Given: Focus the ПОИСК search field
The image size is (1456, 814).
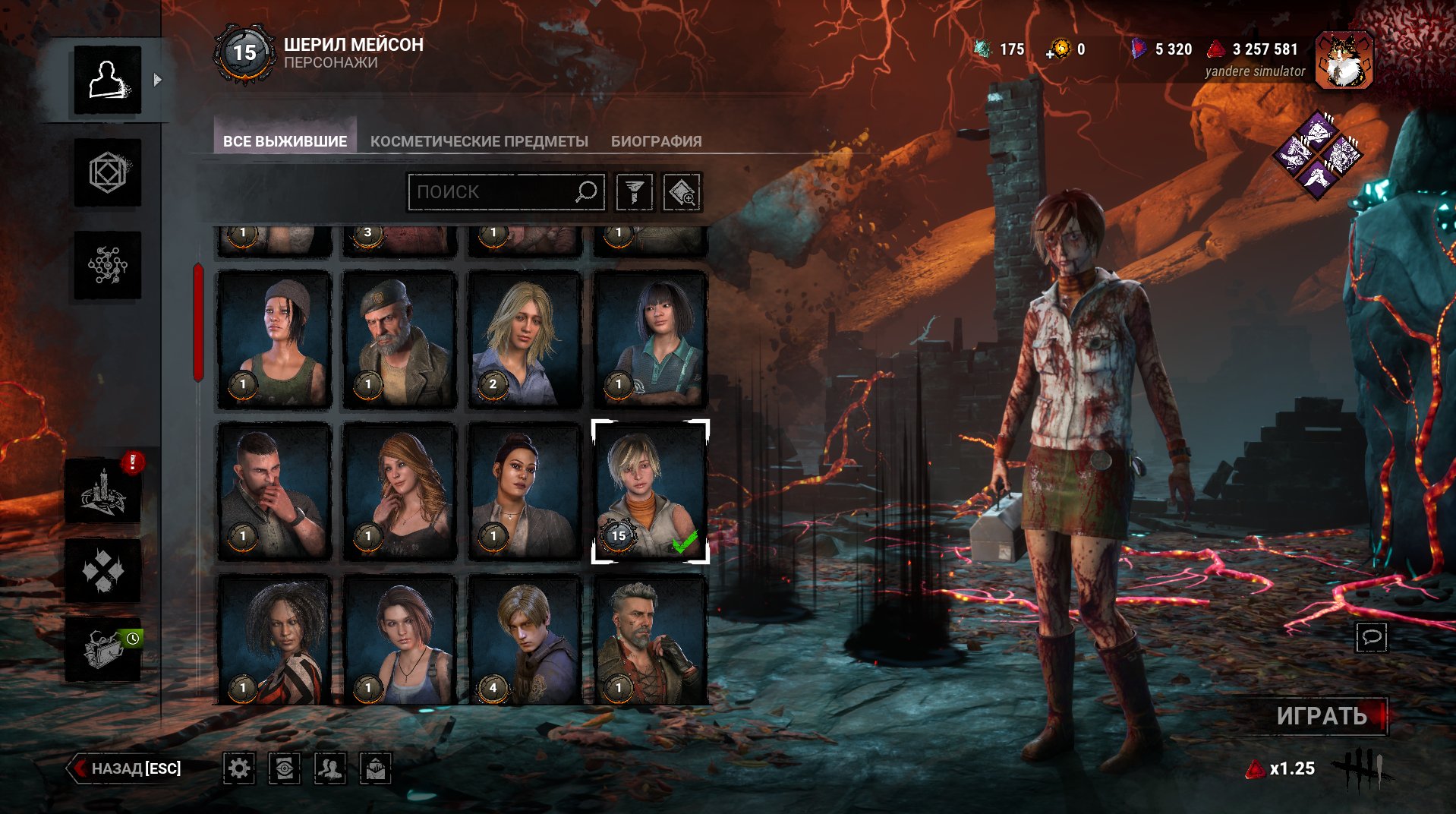Looking at the screenshot, I should coord(493,192).
